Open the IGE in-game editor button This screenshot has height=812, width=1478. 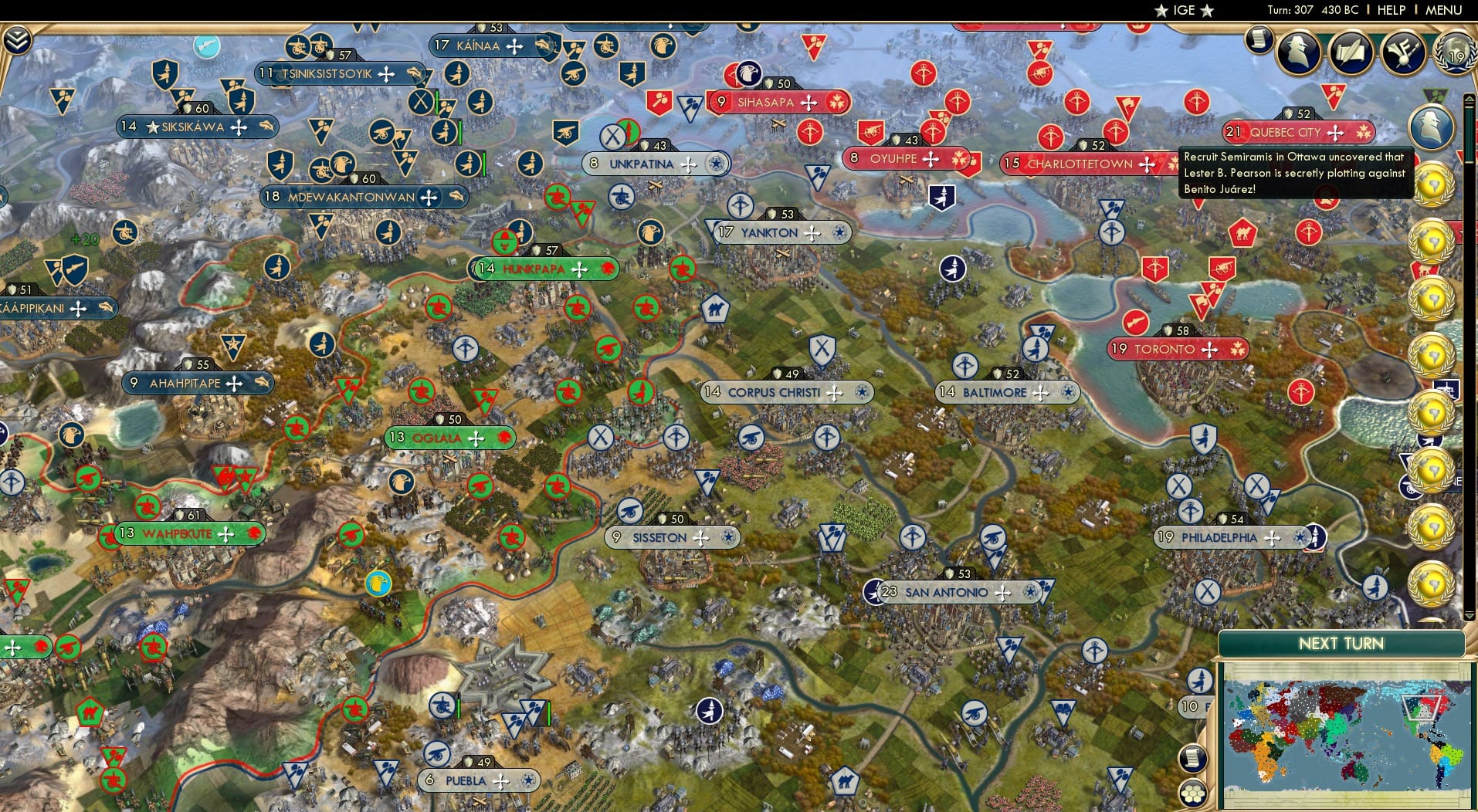point(1185,11)
